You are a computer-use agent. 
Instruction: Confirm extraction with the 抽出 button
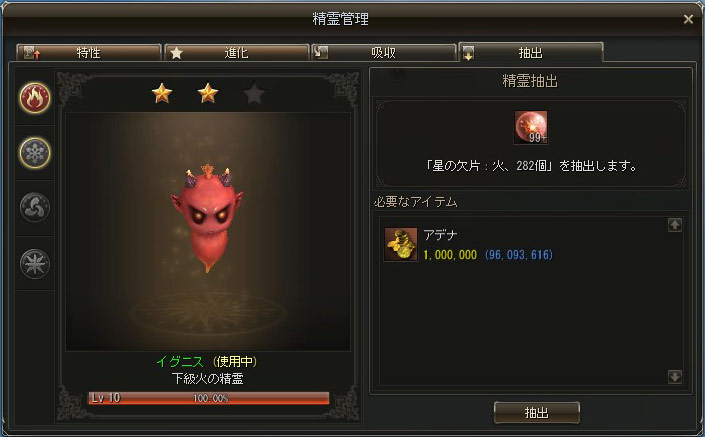pyautogui.click(x=536, y=411)
